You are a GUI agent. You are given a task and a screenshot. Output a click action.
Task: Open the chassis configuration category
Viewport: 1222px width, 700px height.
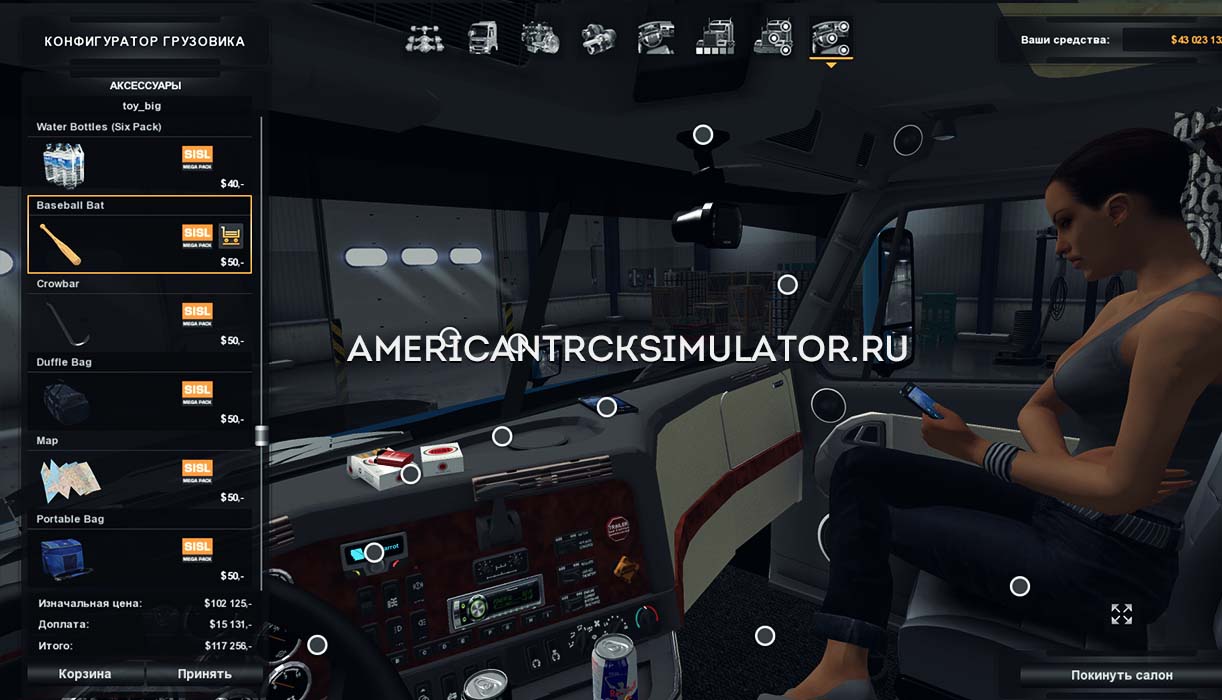425,38
